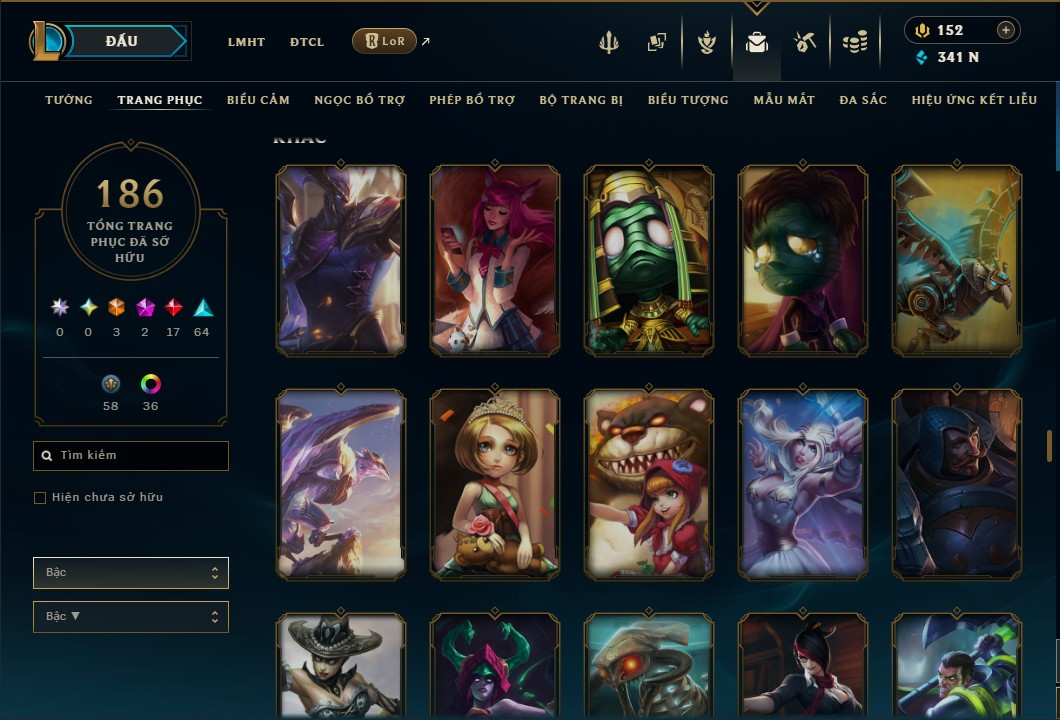View the HIỆU ỨNG KẾT LIỄU tab
Image resolution: width=1060 pixels, height=720 pixels.
974,100
